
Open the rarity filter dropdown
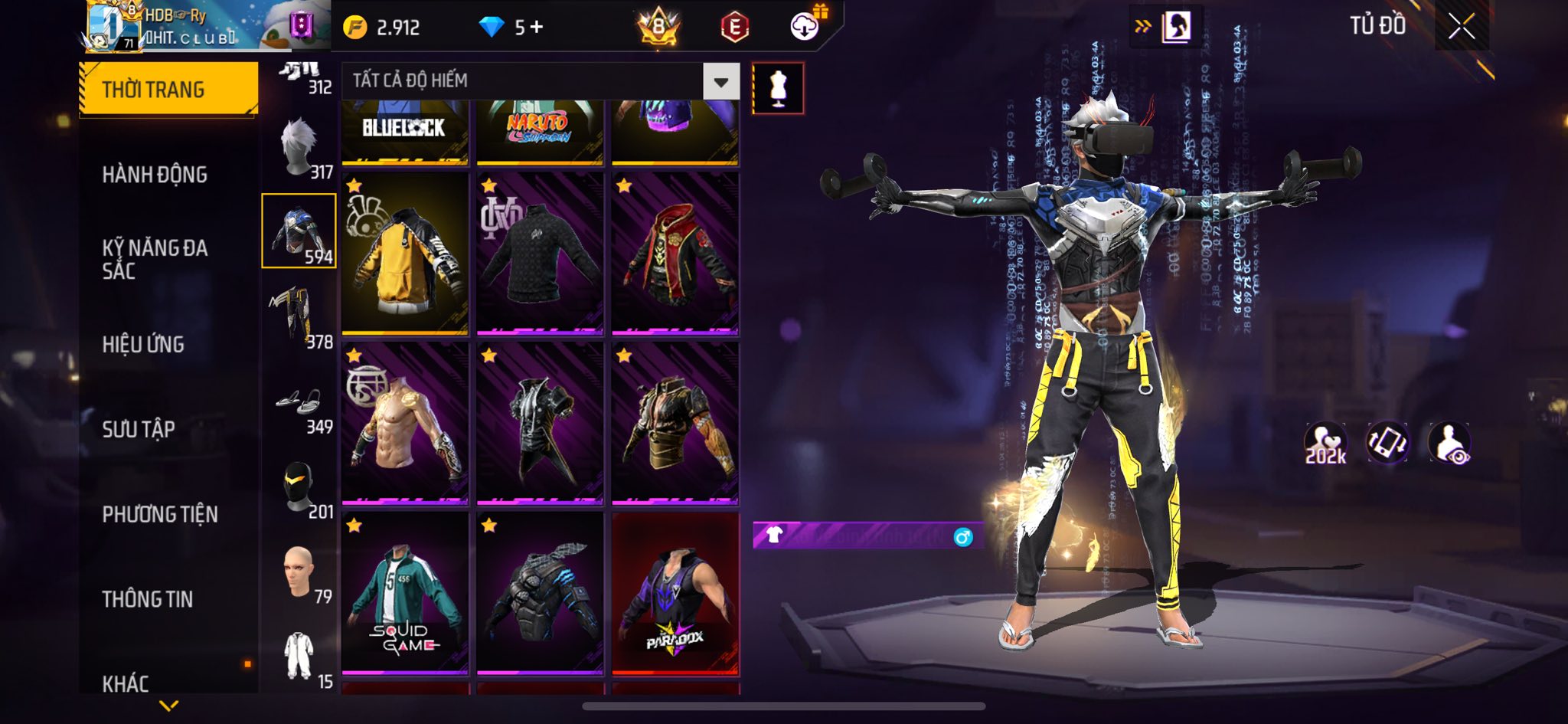pos(720,81)
